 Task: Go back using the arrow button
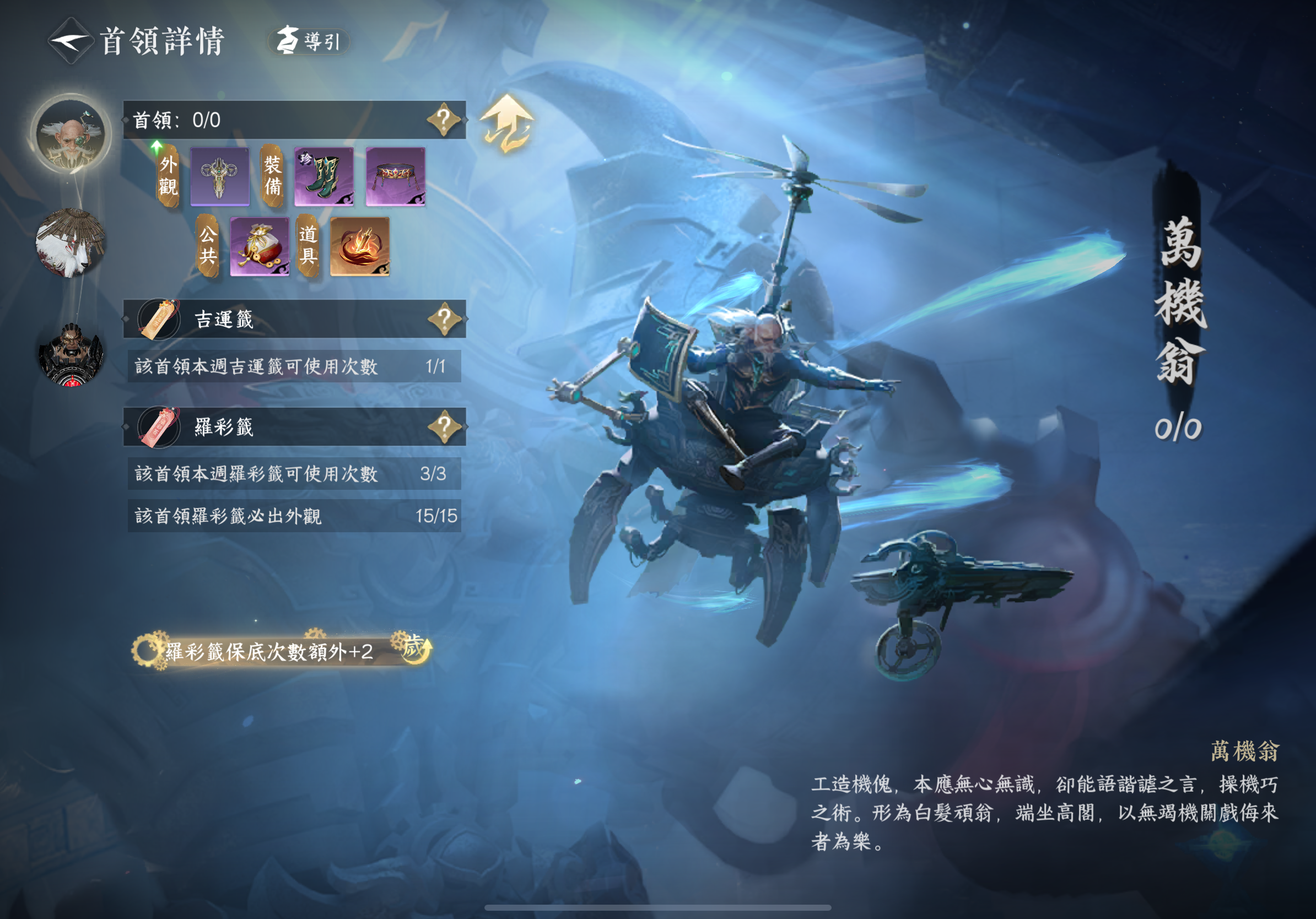click(69, 41)
